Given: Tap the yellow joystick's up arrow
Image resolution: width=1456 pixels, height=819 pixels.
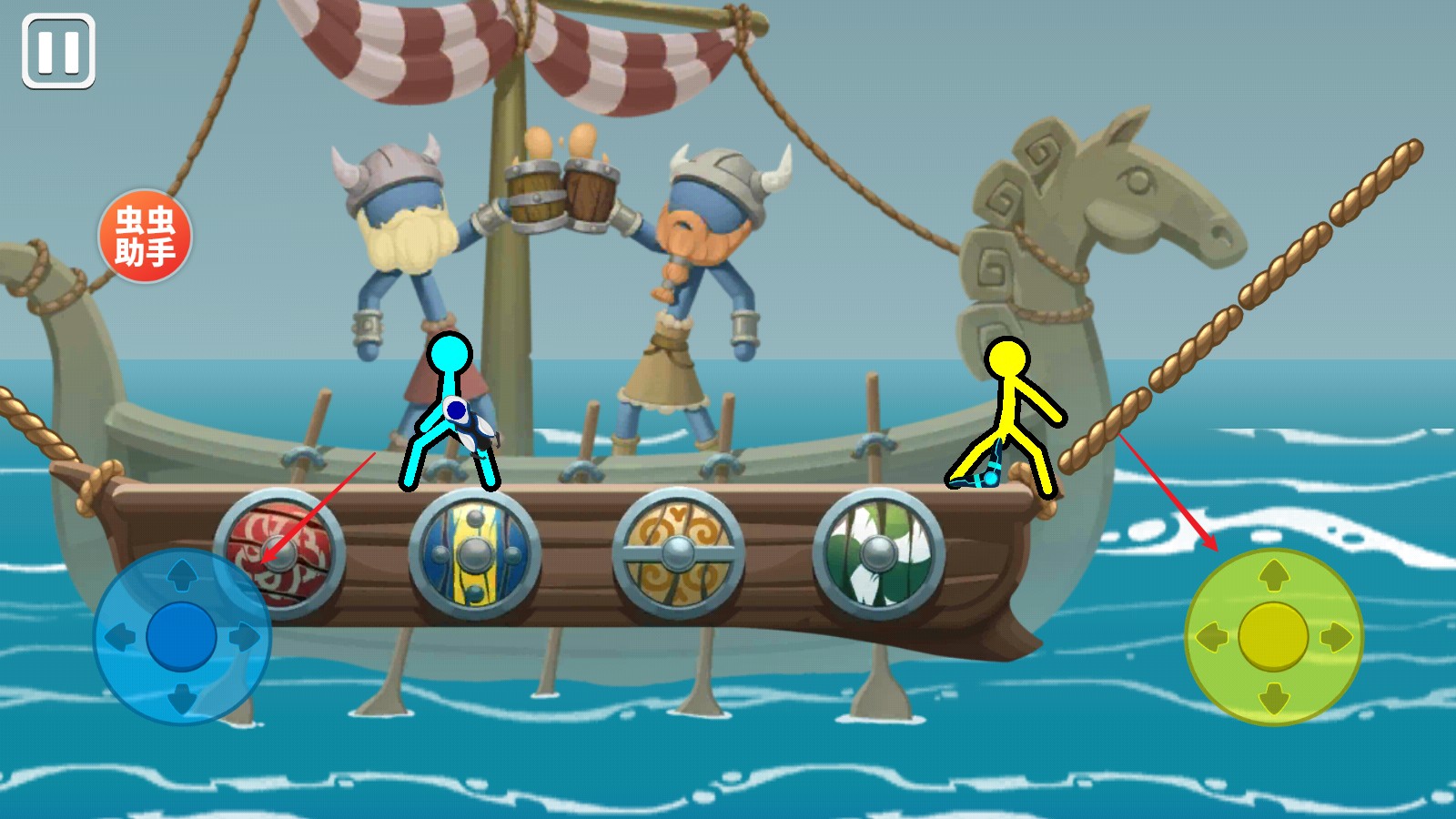Looking at the screenshot, I should click(x=1273, y=575).
